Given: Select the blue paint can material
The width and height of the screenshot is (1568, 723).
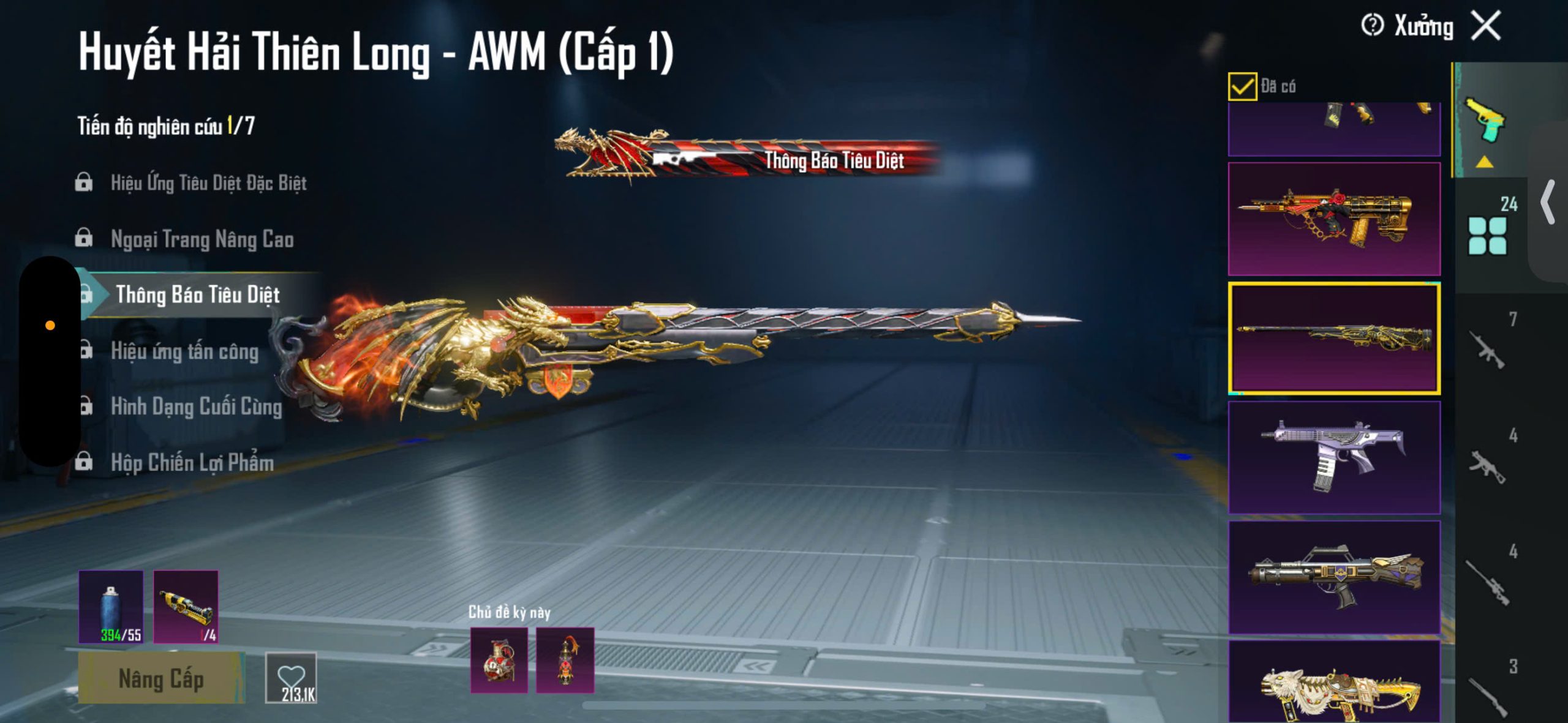Looking at the screenshot, I should (111, 607).
